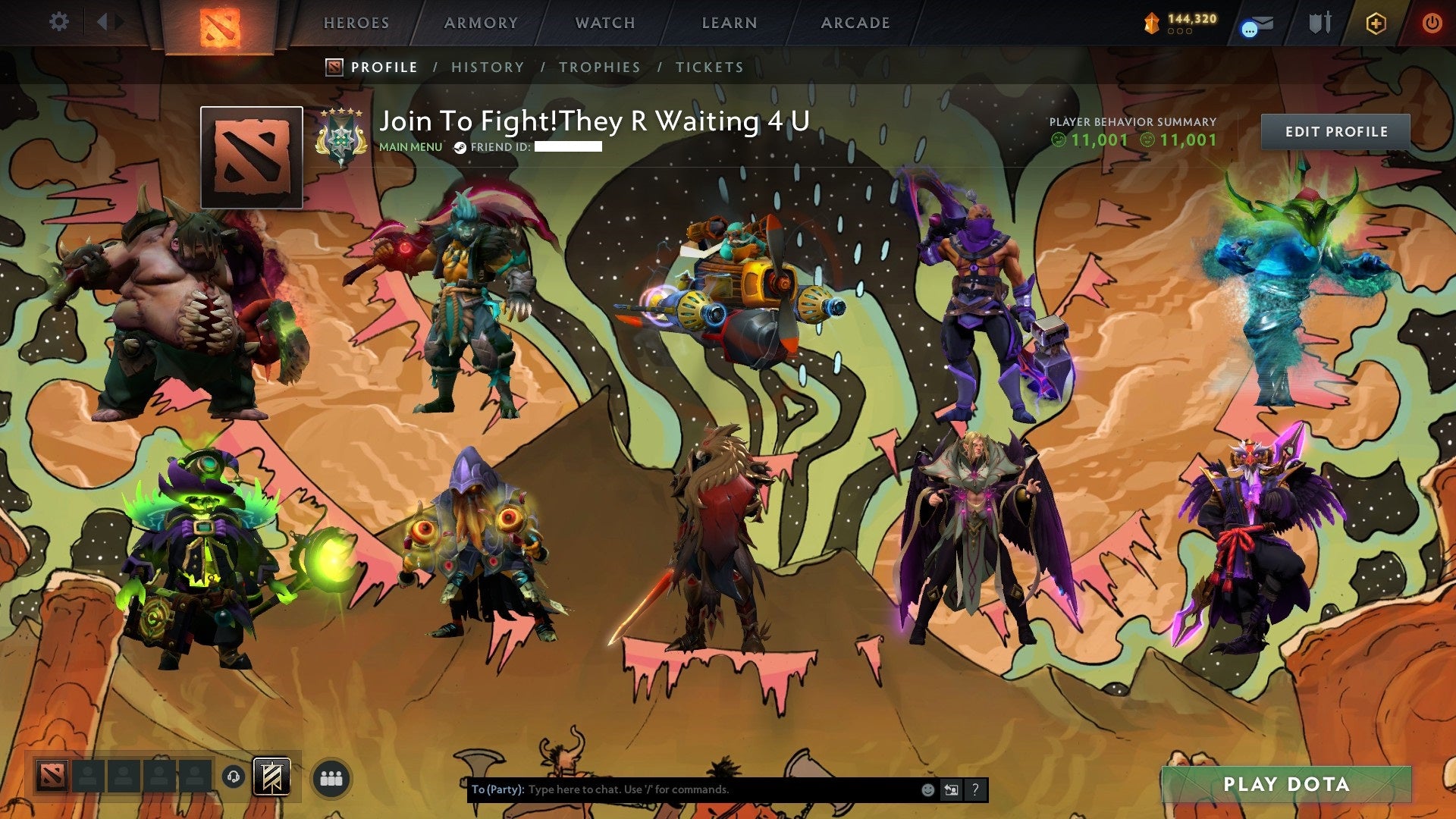Click the settings gear icon
This screenshot has width=1456, height=819.
coord(58,21)
